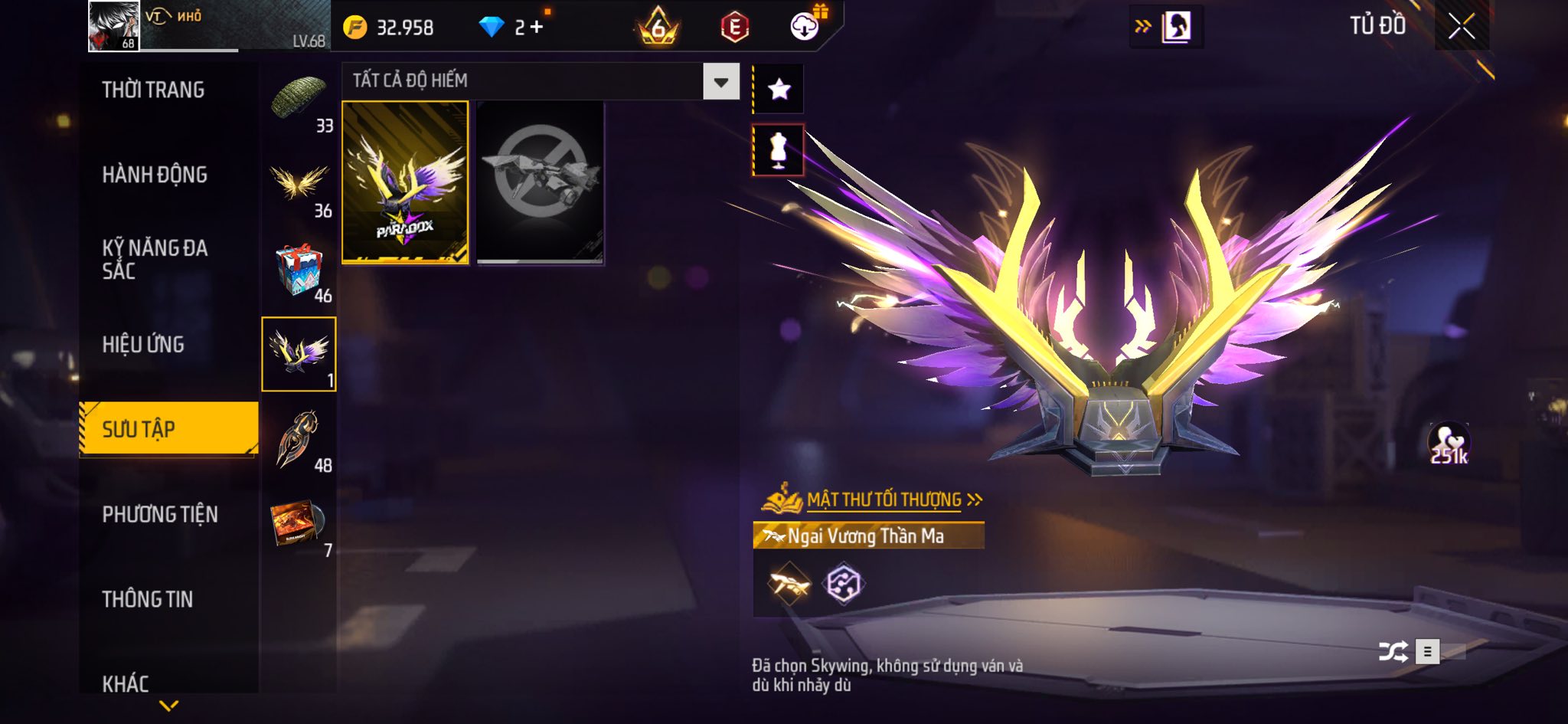Expand the Tất Cả Độ Hiếm dropdown
Screen dimensions: 1568x724
tap(720, 82)
